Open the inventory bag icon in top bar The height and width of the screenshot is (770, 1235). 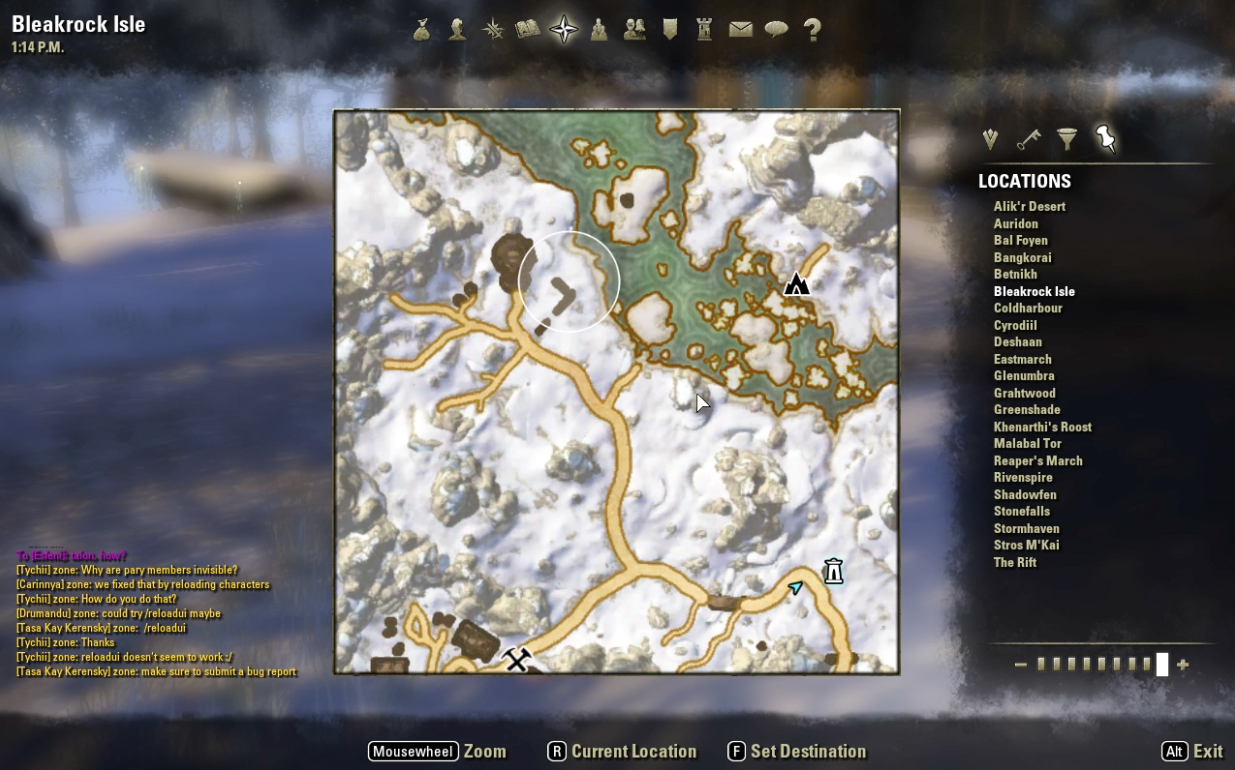[422, 30]
